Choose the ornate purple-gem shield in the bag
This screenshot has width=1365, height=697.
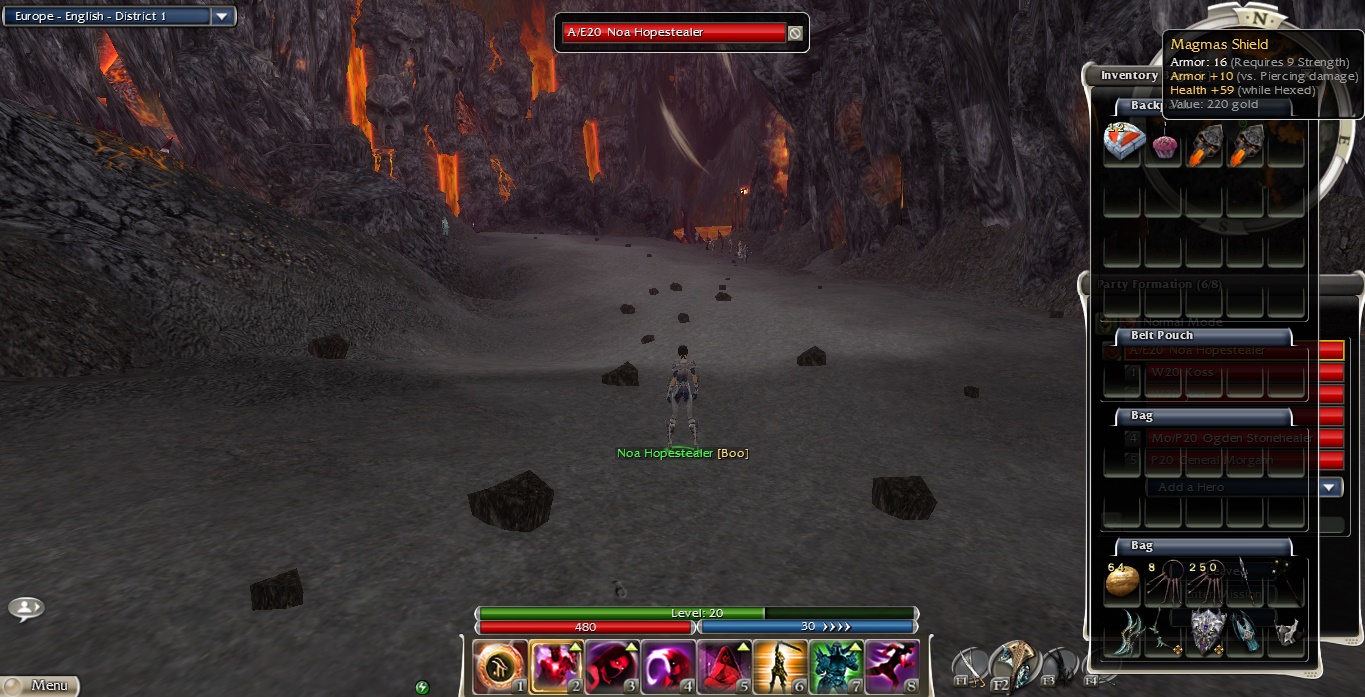(1205, 632)
